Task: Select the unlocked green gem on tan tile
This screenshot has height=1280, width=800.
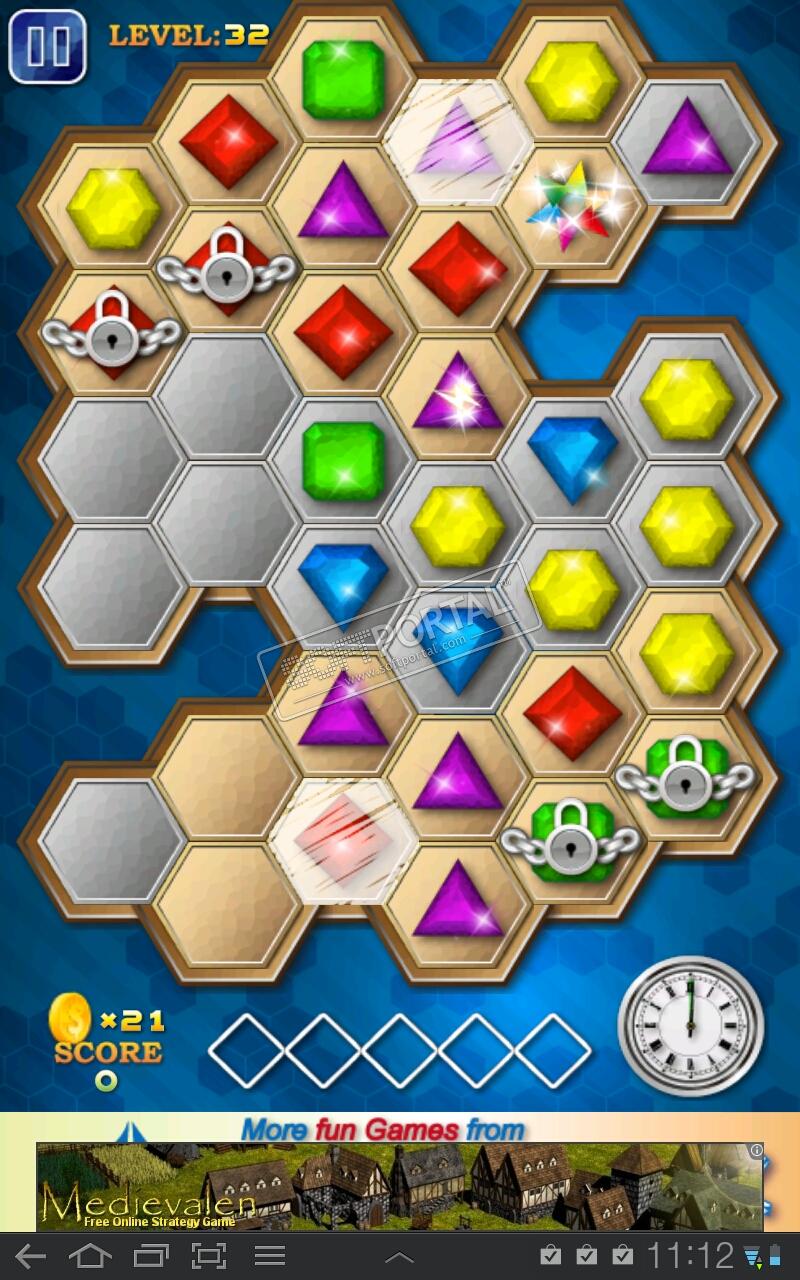Action: pyautogui.click(x=343, y=80)
